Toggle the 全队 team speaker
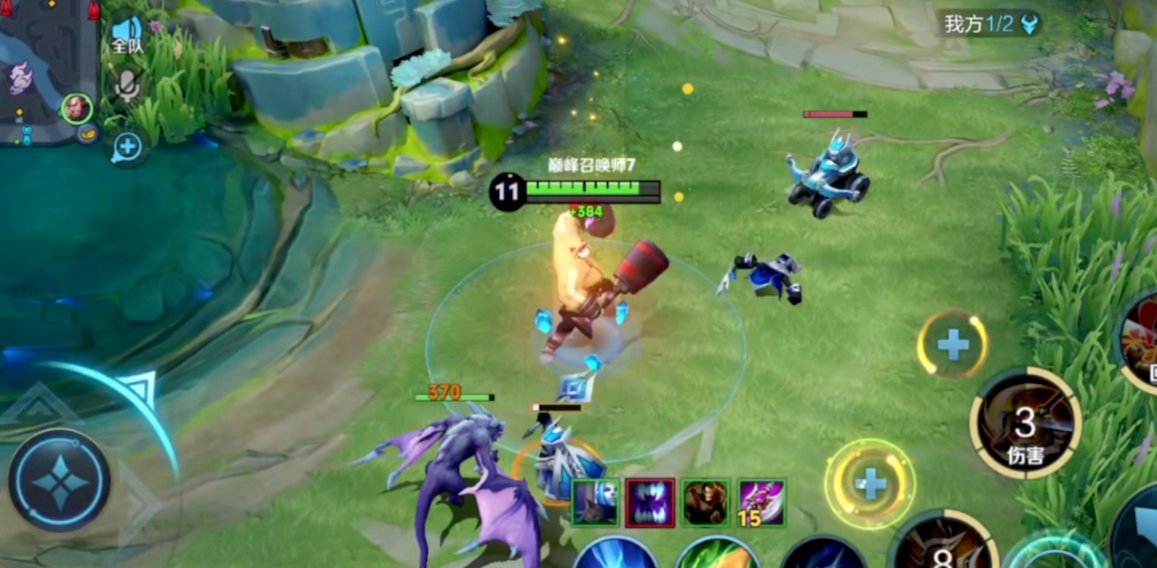 126,34
